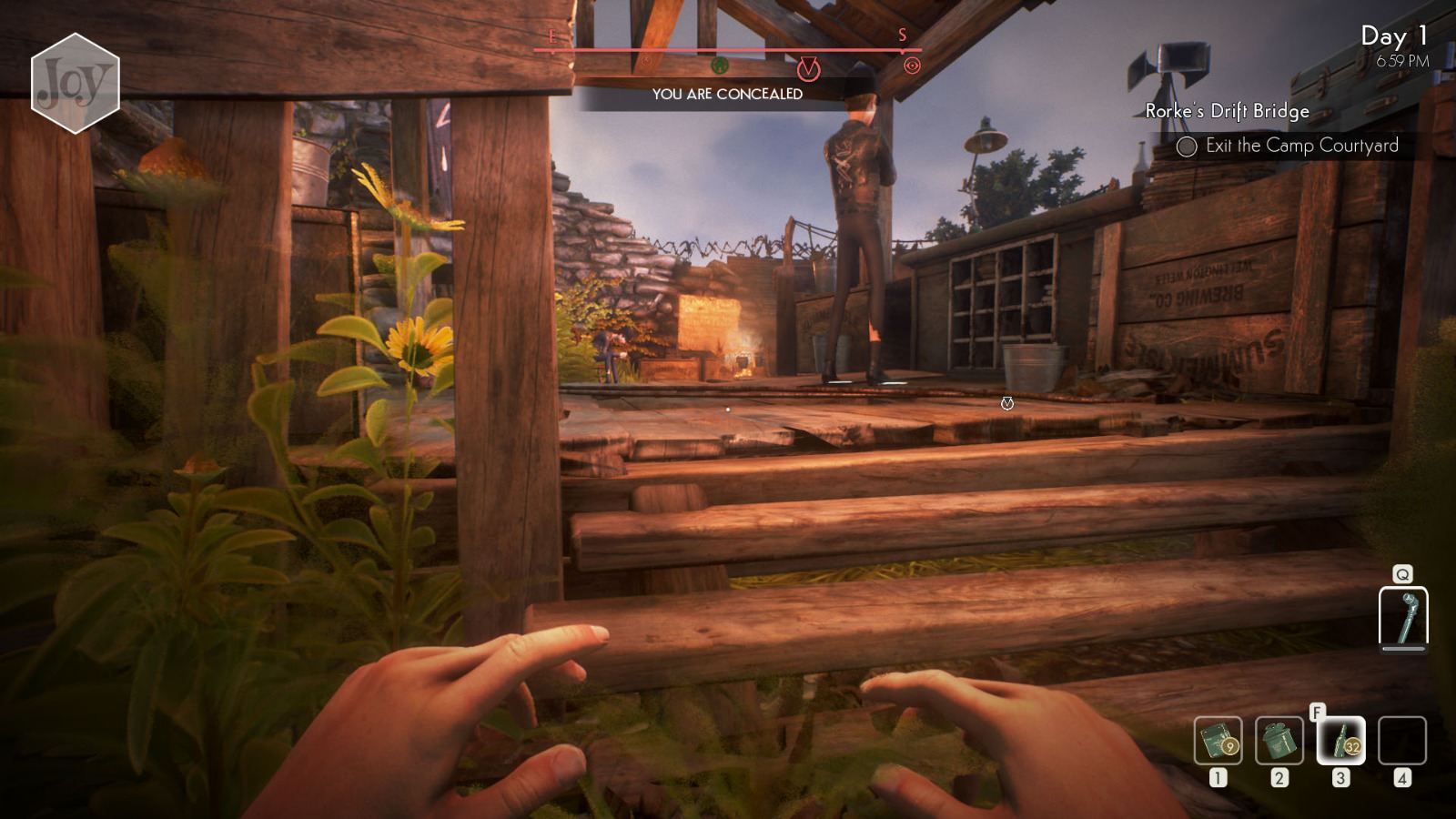Toggle the circle beside Exit the Camp Courtyard
This screenshot has width=1456, height=819.
click(x=1186, y=147)
